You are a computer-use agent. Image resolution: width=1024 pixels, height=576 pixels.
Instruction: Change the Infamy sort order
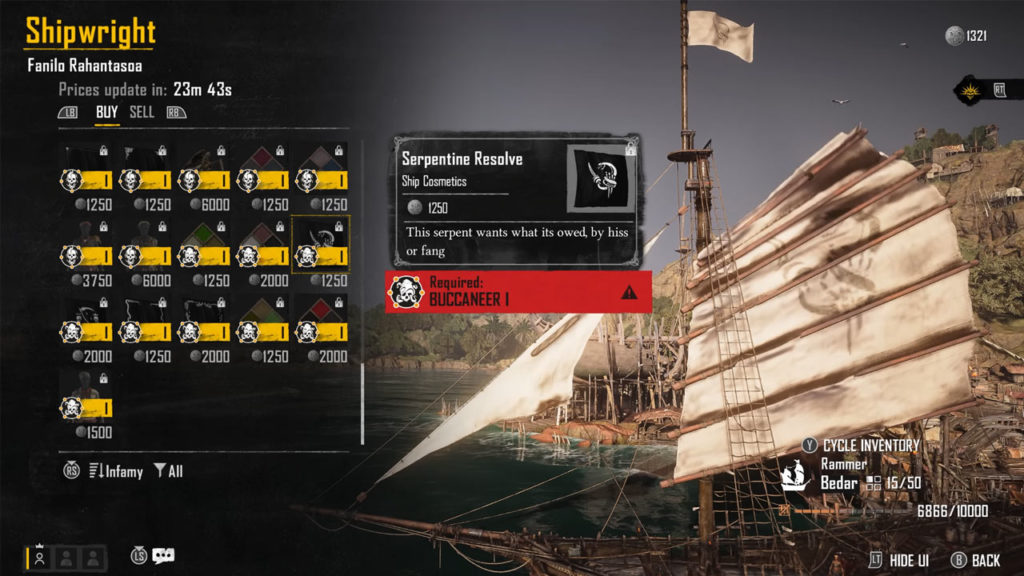[x=115, y=471]
